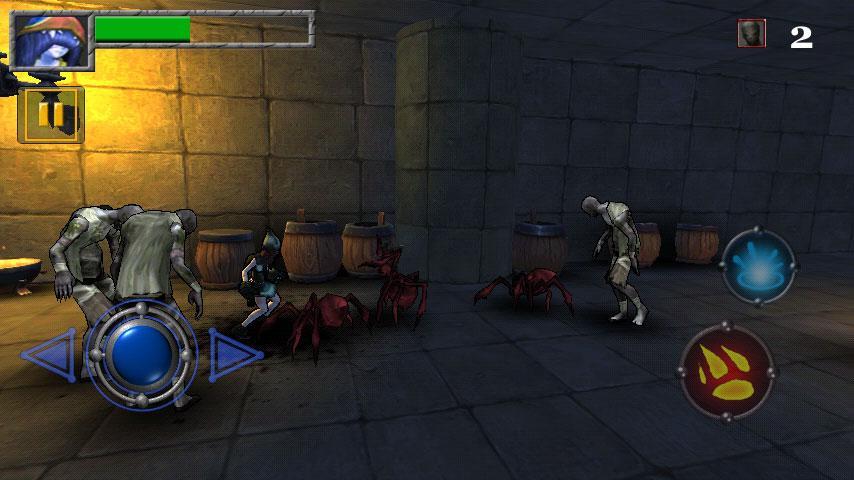Activate the blue magic spell ability
854x480 pixels.
click(758, 266)
